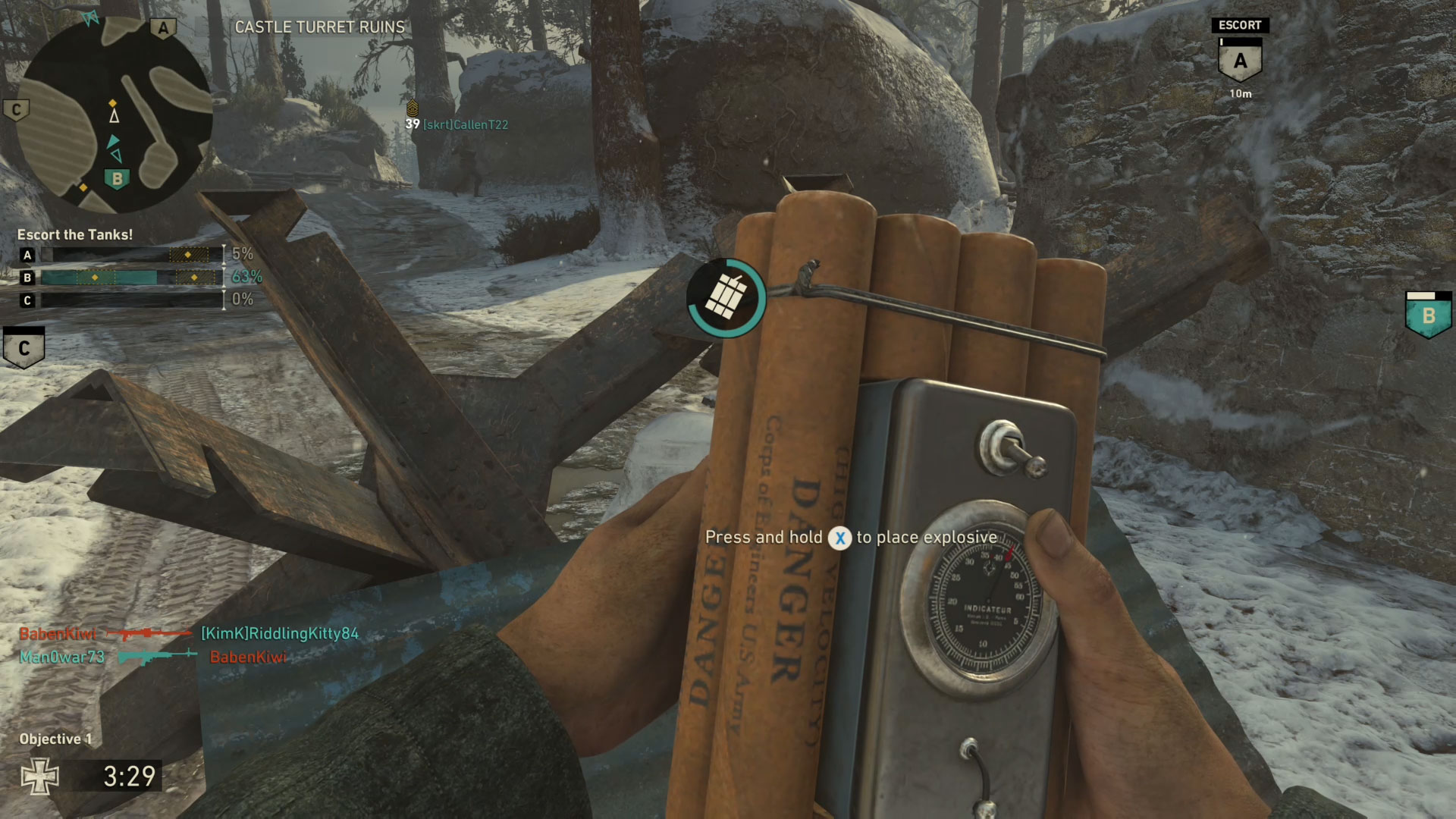This screenshot has height=819, width=1456.
Task: Click the iron cross faction emblem
Action: point(39,777)
